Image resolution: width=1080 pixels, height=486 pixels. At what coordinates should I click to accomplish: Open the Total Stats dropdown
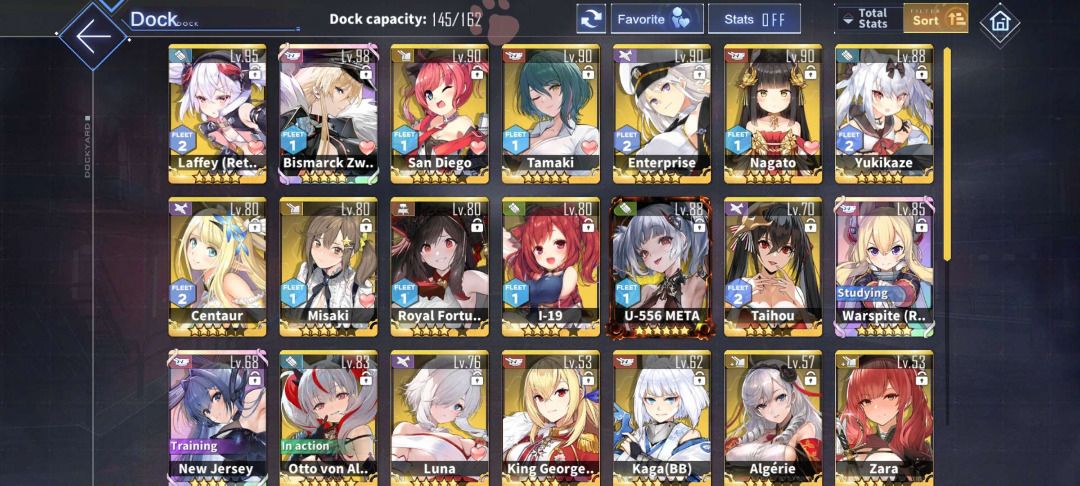(865, 19)
